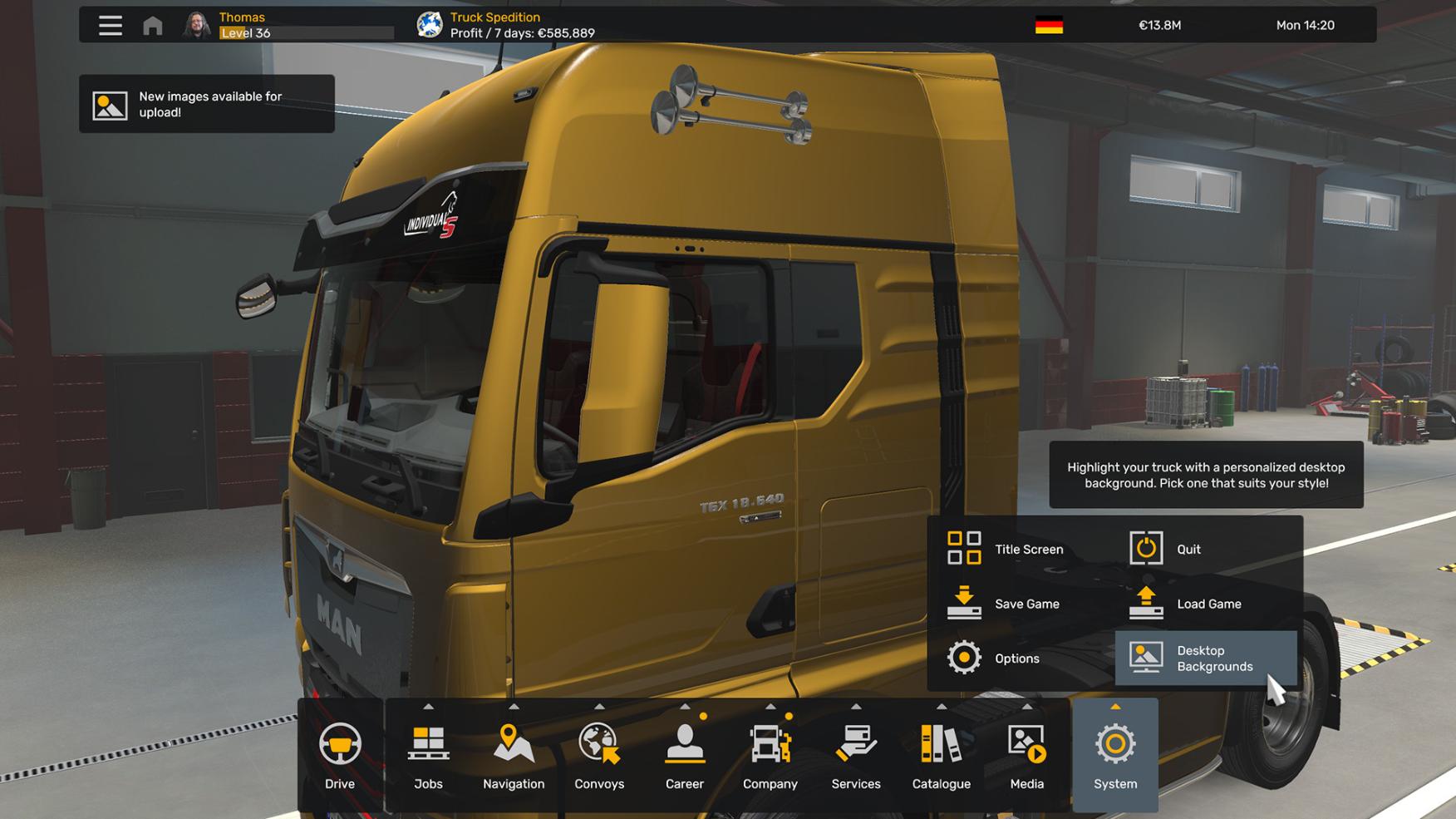Open Convoys multiplayer menu
This screenshot has height=819, width=1456.
[599, 755]
